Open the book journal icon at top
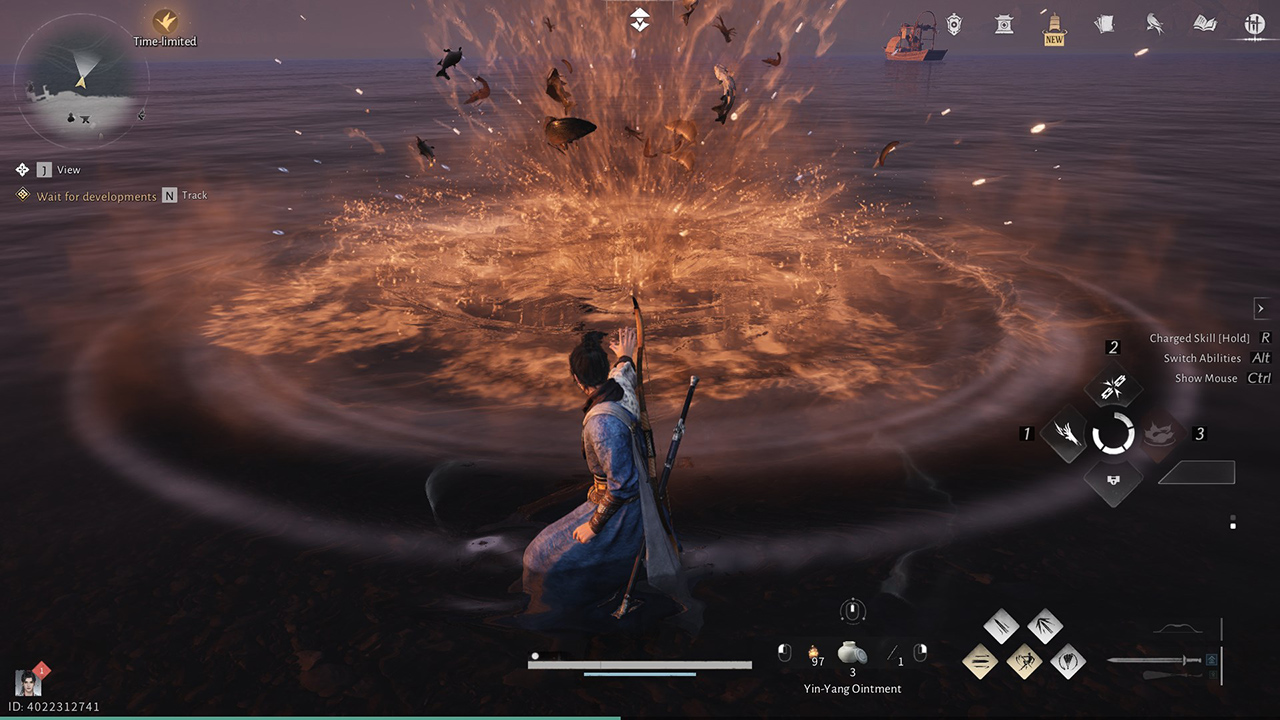The height and width of the screenshot is (720, 1280). coord(1203,23)
